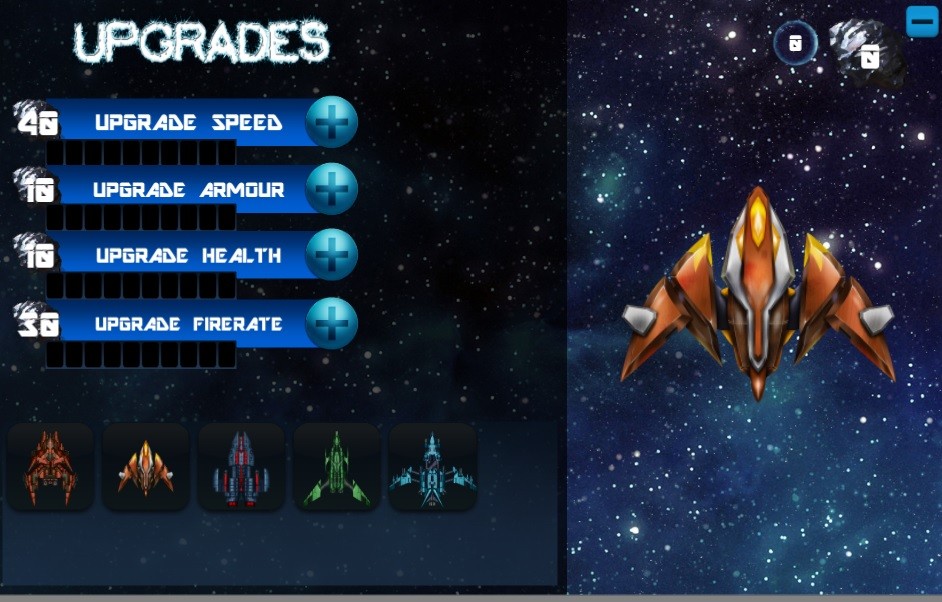Select the dark red spiked ship thumbnail
Screen dimensions: 942x602
tap(50, 467)
